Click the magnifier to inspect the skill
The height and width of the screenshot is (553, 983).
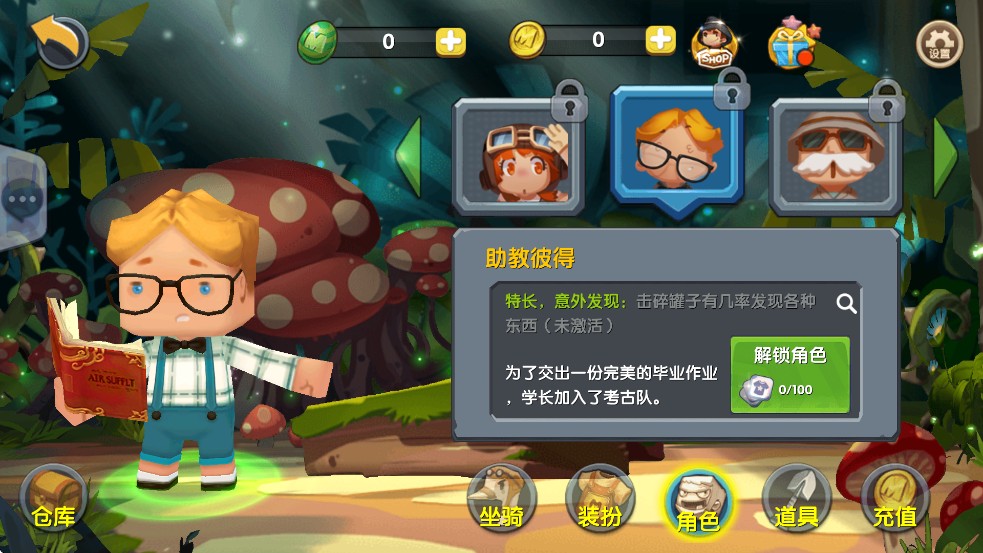pos(846,303)
